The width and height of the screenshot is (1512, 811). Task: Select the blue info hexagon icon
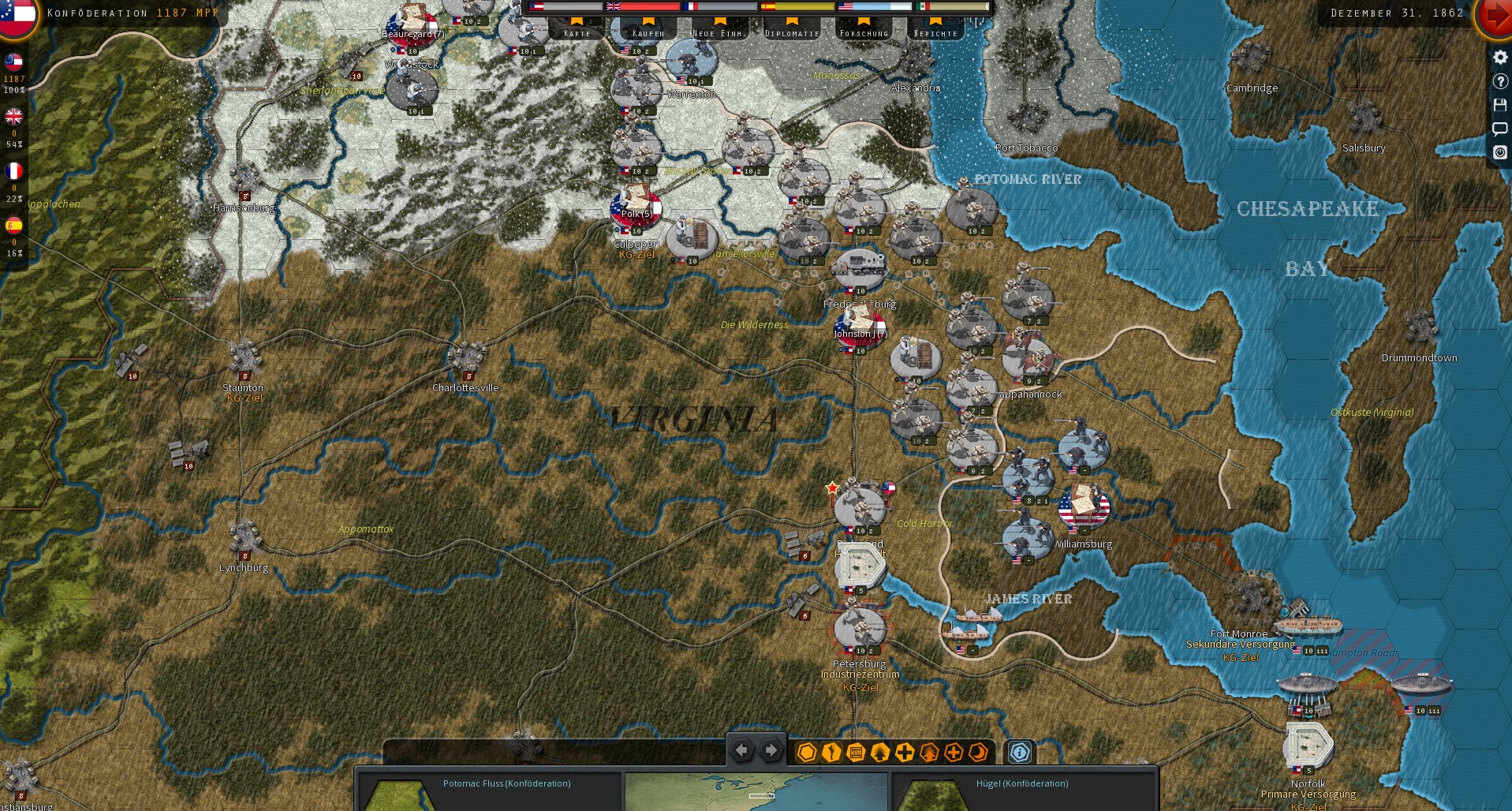(x=1019, y=753)
